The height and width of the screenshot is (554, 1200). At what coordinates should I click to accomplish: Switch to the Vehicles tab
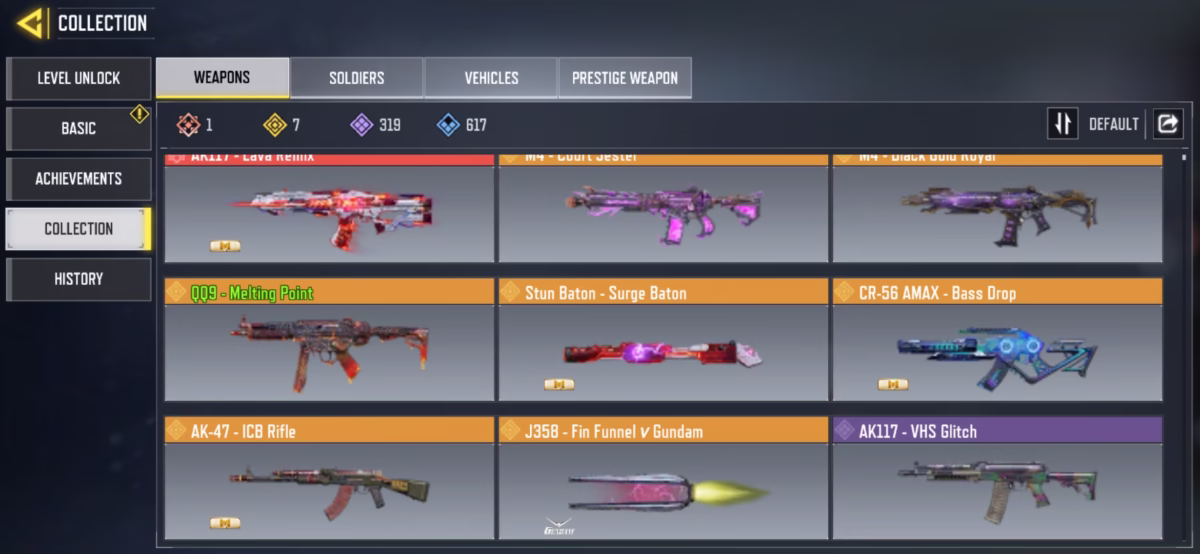tap(491, 78)
